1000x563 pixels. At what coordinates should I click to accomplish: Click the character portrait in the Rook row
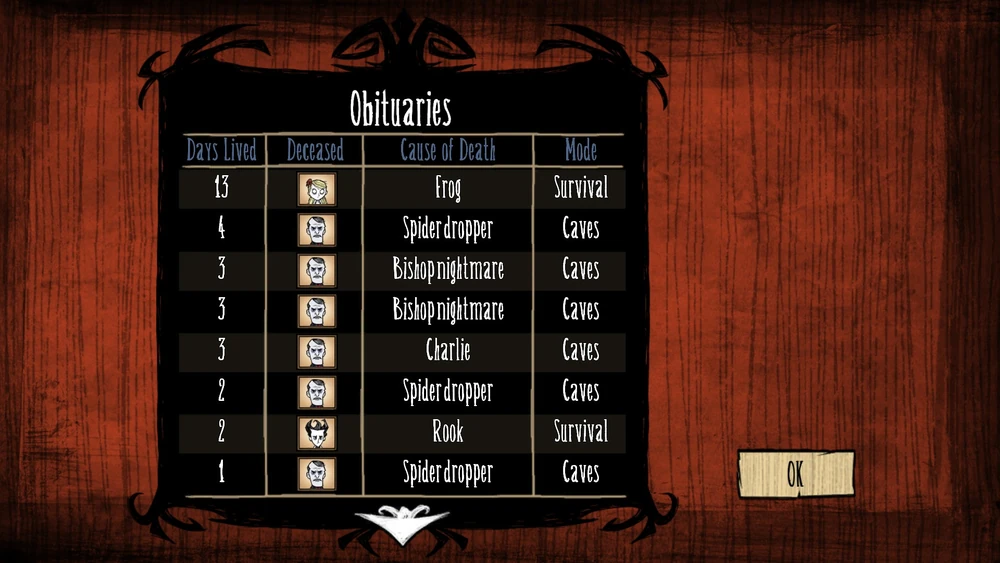(x=316, y=432)
